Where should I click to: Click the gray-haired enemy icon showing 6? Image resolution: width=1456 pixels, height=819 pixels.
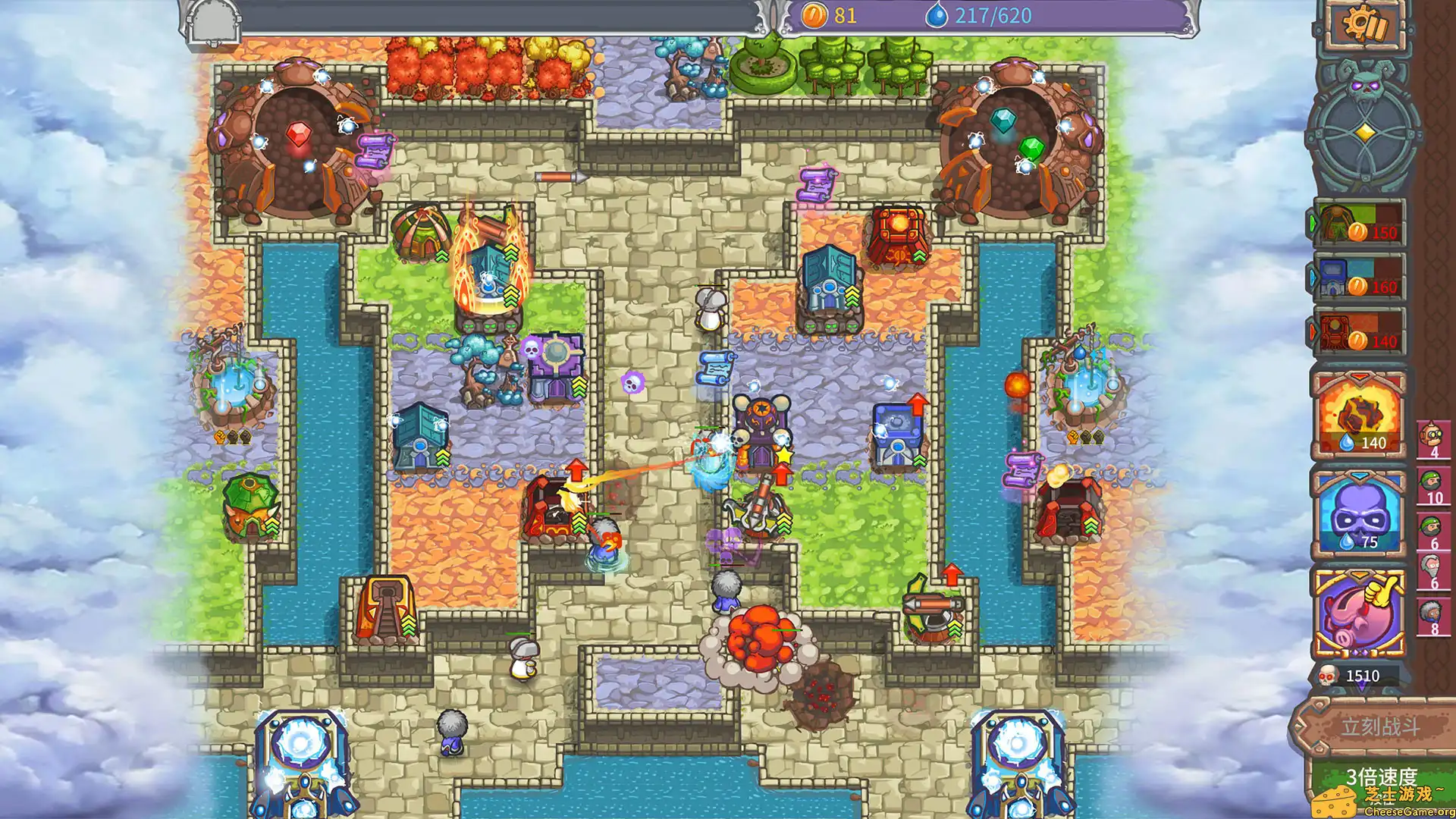click(x=1432, y=565)
